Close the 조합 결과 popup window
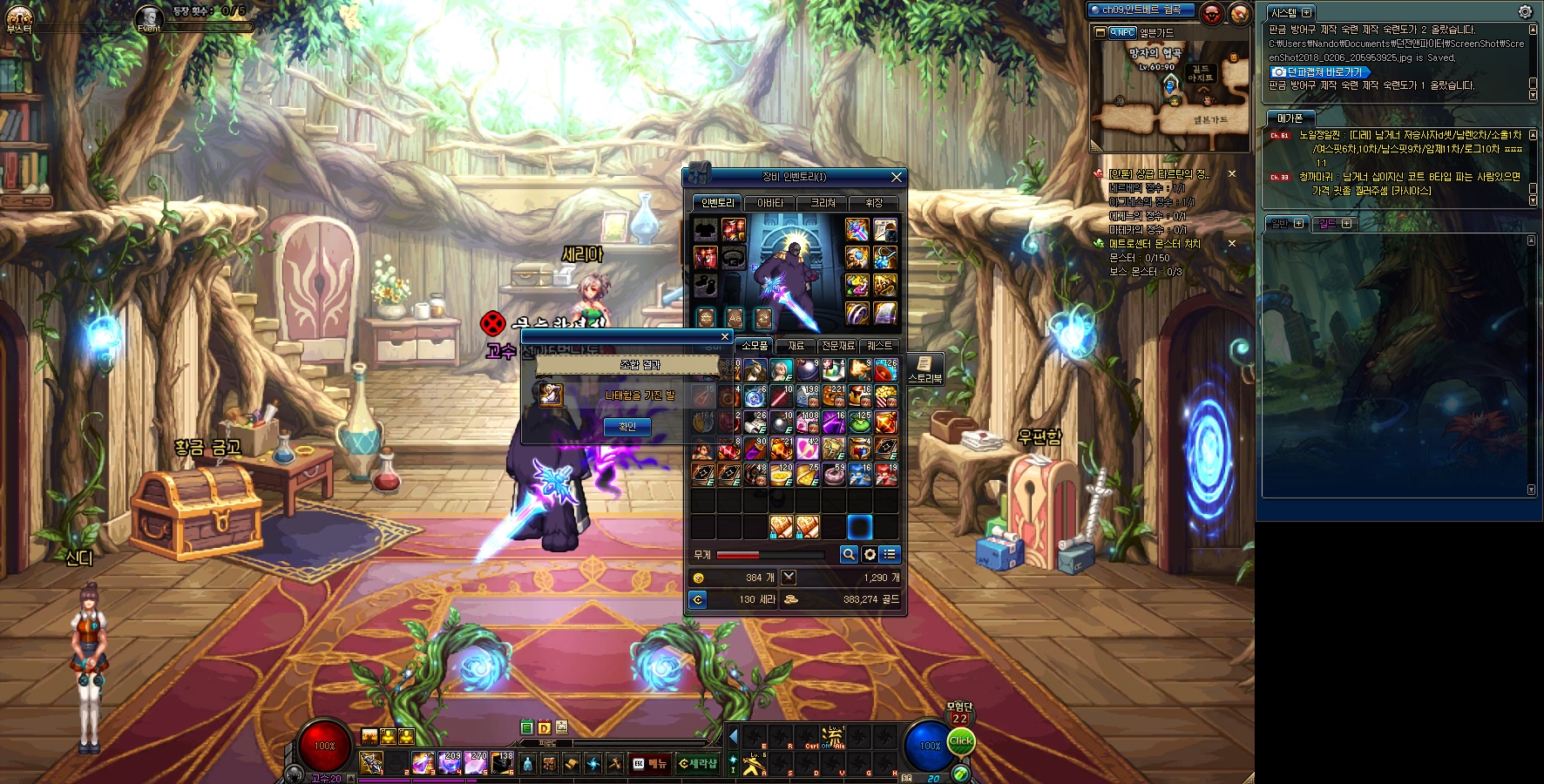The height and width of the screenshot is (784, 1544). (x=725, y=336)
